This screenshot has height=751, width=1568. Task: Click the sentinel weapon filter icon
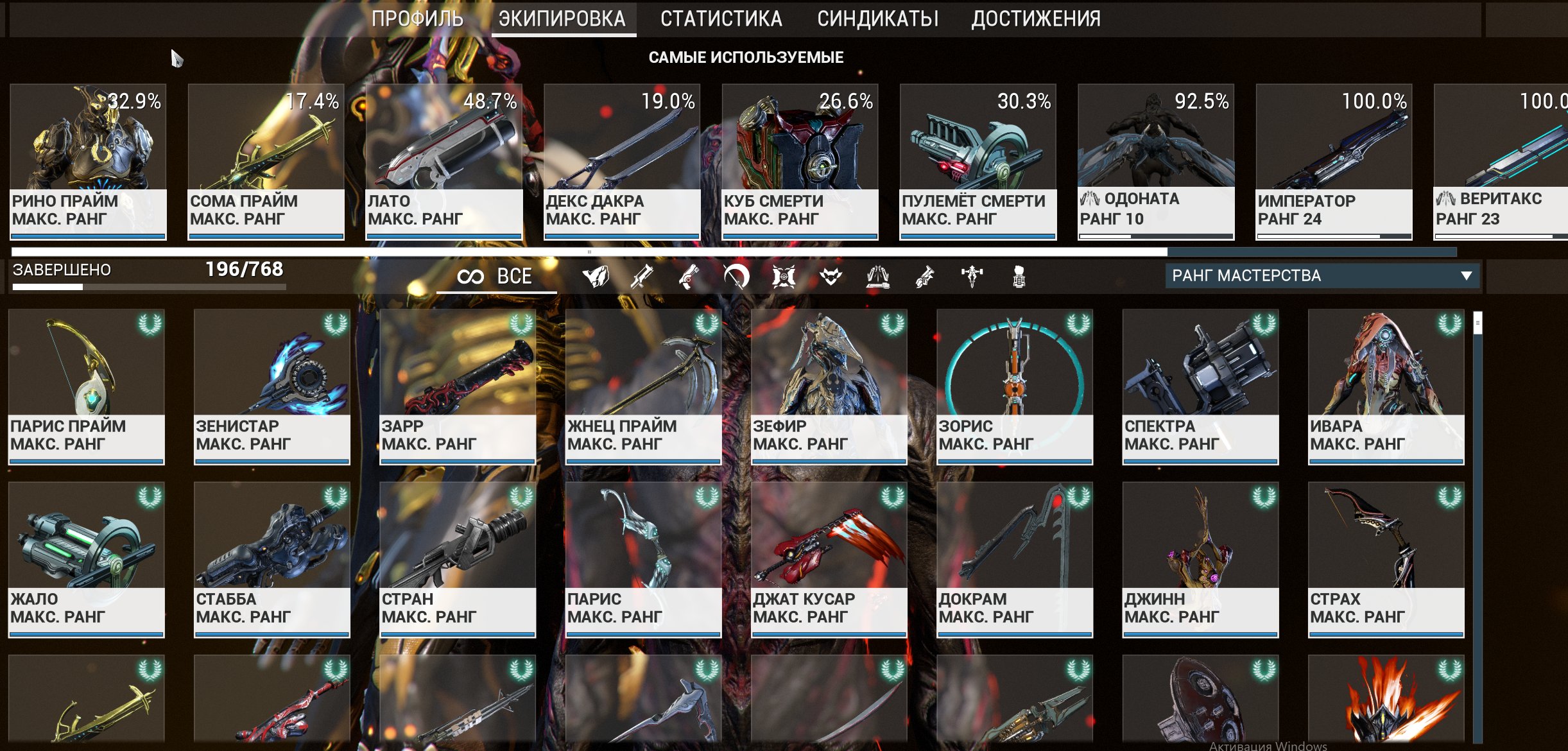pyautogui.click(x=784, y=277)
